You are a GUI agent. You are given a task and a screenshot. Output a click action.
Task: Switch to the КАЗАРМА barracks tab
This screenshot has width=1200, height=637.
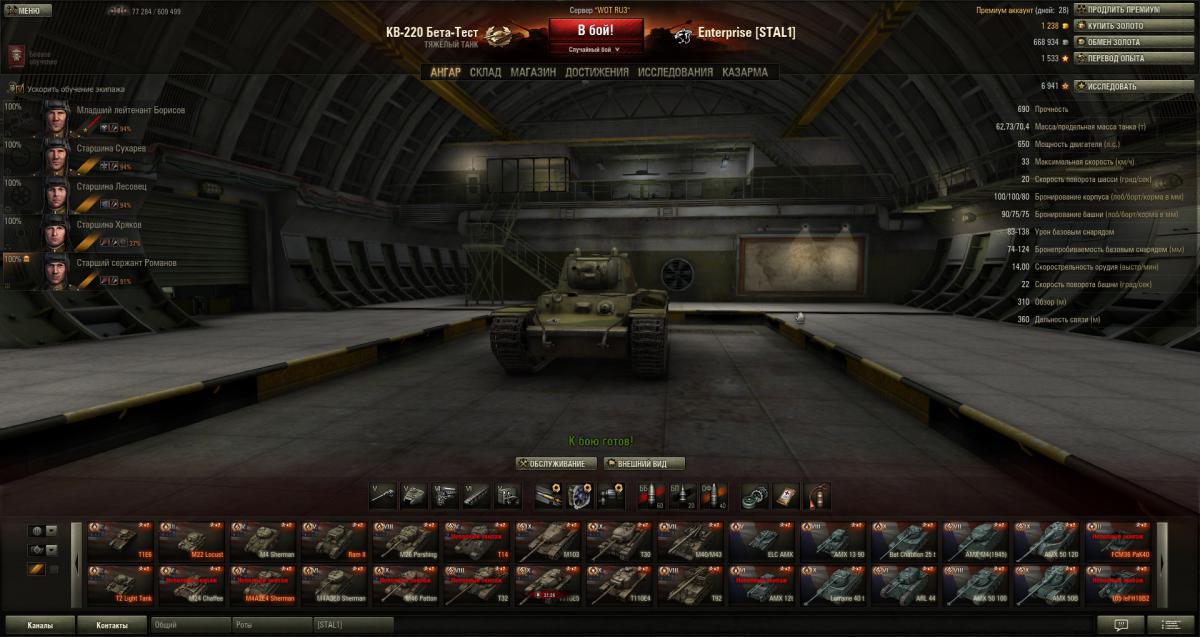[745, 72]
